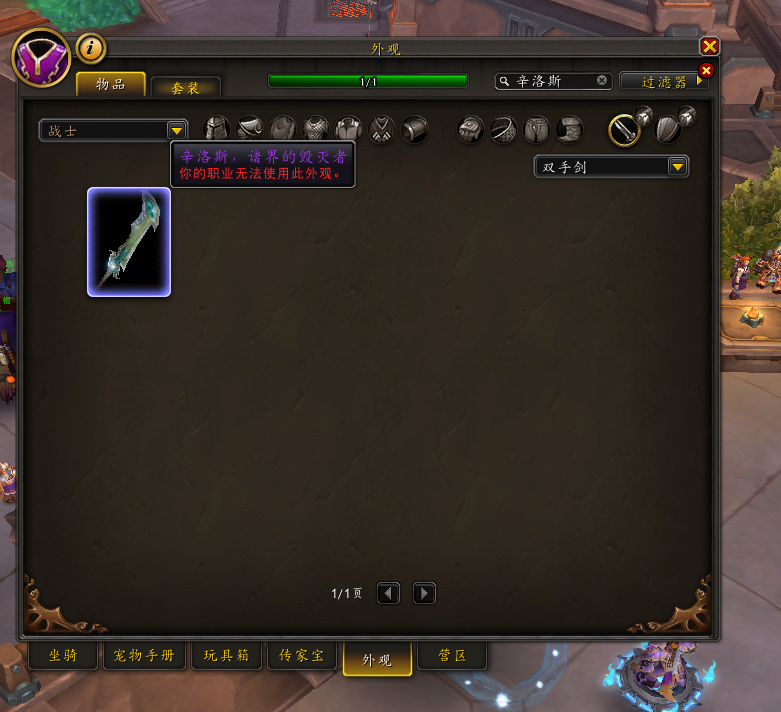Switch to the 物品 items tab
Image resolution: width=781 pixels, height=712 pixels.
click(110, 85)
